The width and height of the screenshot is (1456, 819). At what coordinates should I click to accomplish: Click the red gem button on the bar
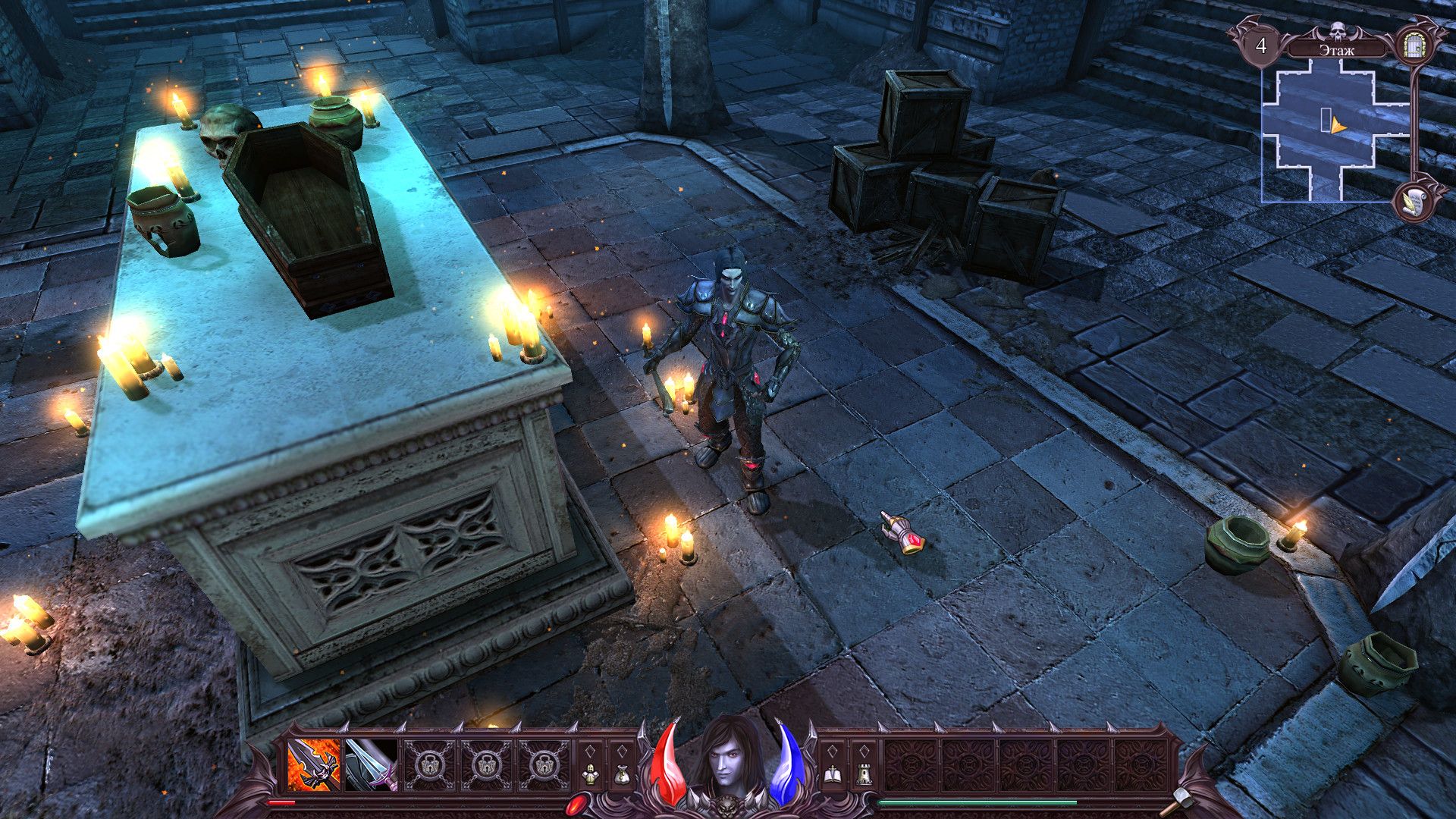point(578,802)
